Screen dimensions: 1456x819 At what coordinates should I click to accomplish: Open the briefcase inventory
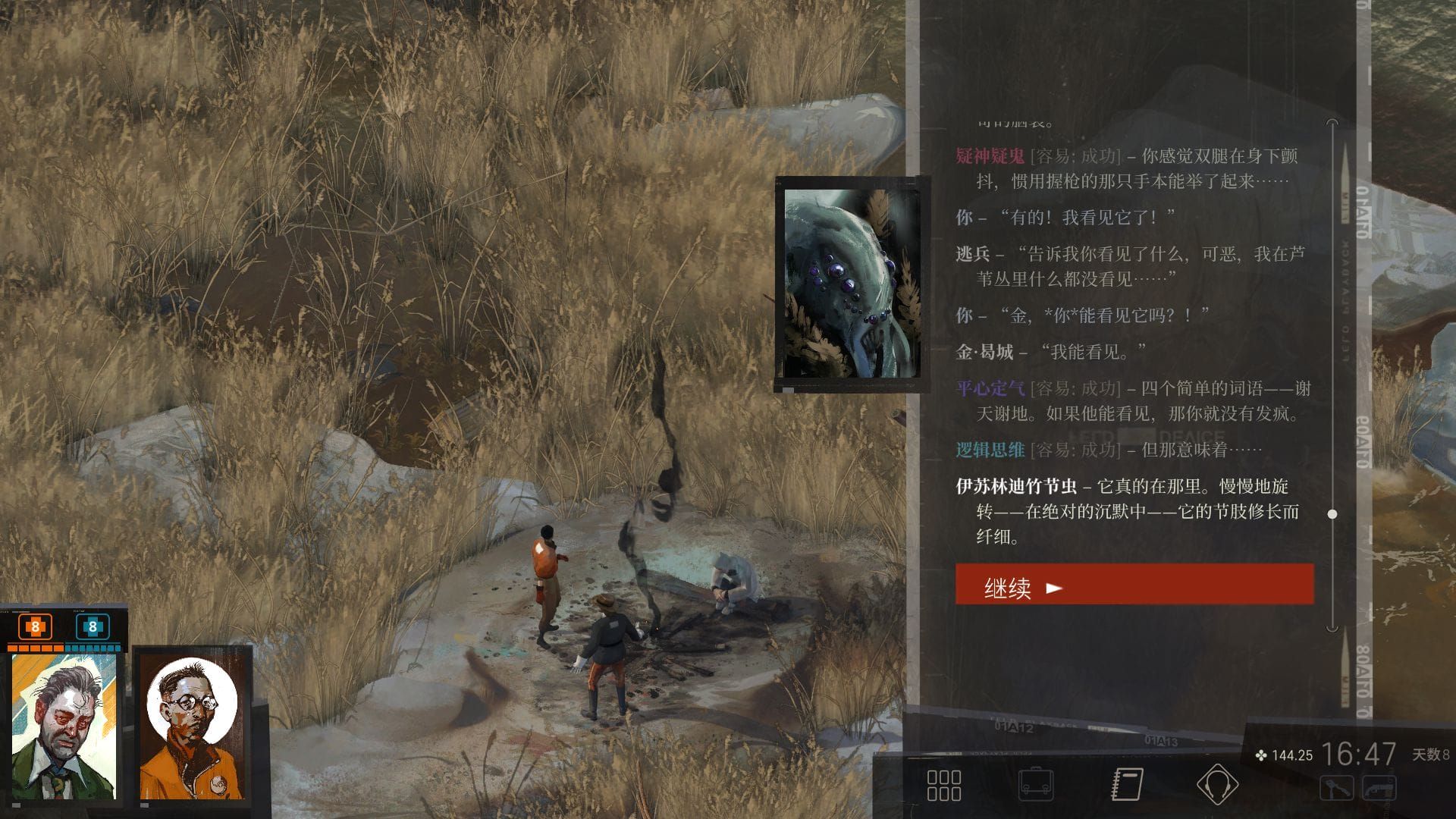(x=1035, y=785)
